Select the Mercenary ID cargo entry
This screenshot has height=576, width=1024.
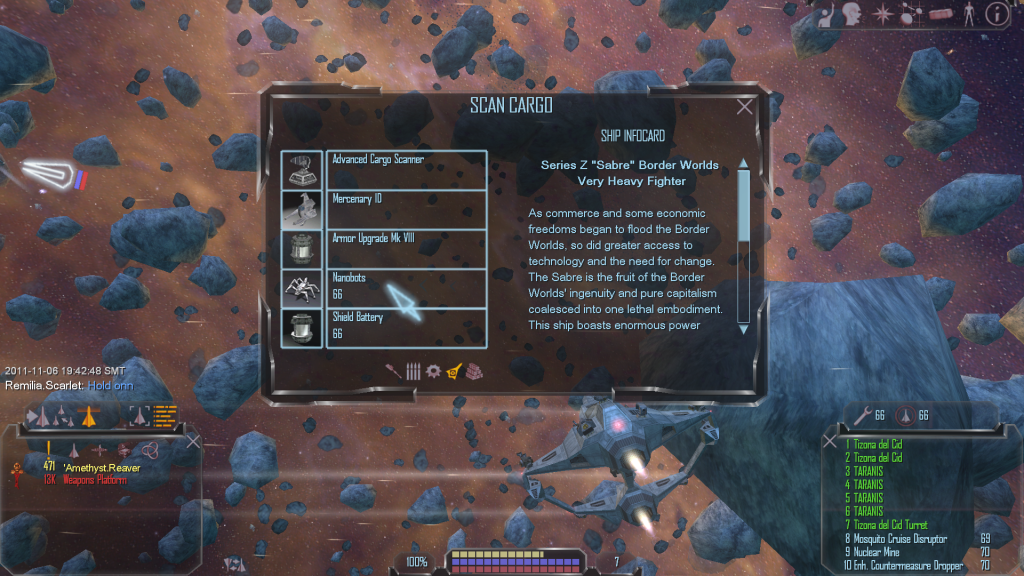[405, 208]
